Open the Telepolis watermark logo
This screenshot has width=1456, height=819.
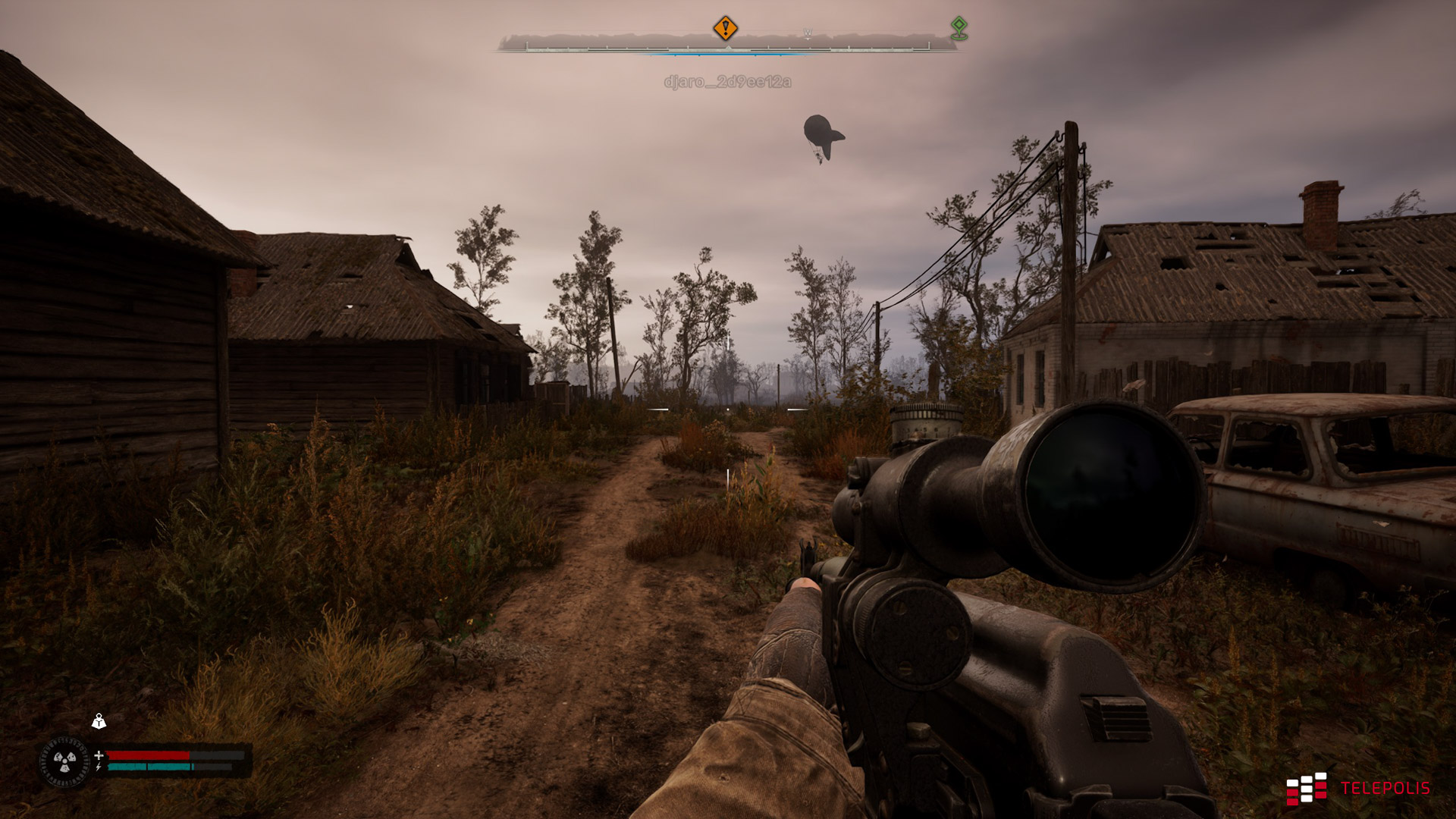point(1357,789)
